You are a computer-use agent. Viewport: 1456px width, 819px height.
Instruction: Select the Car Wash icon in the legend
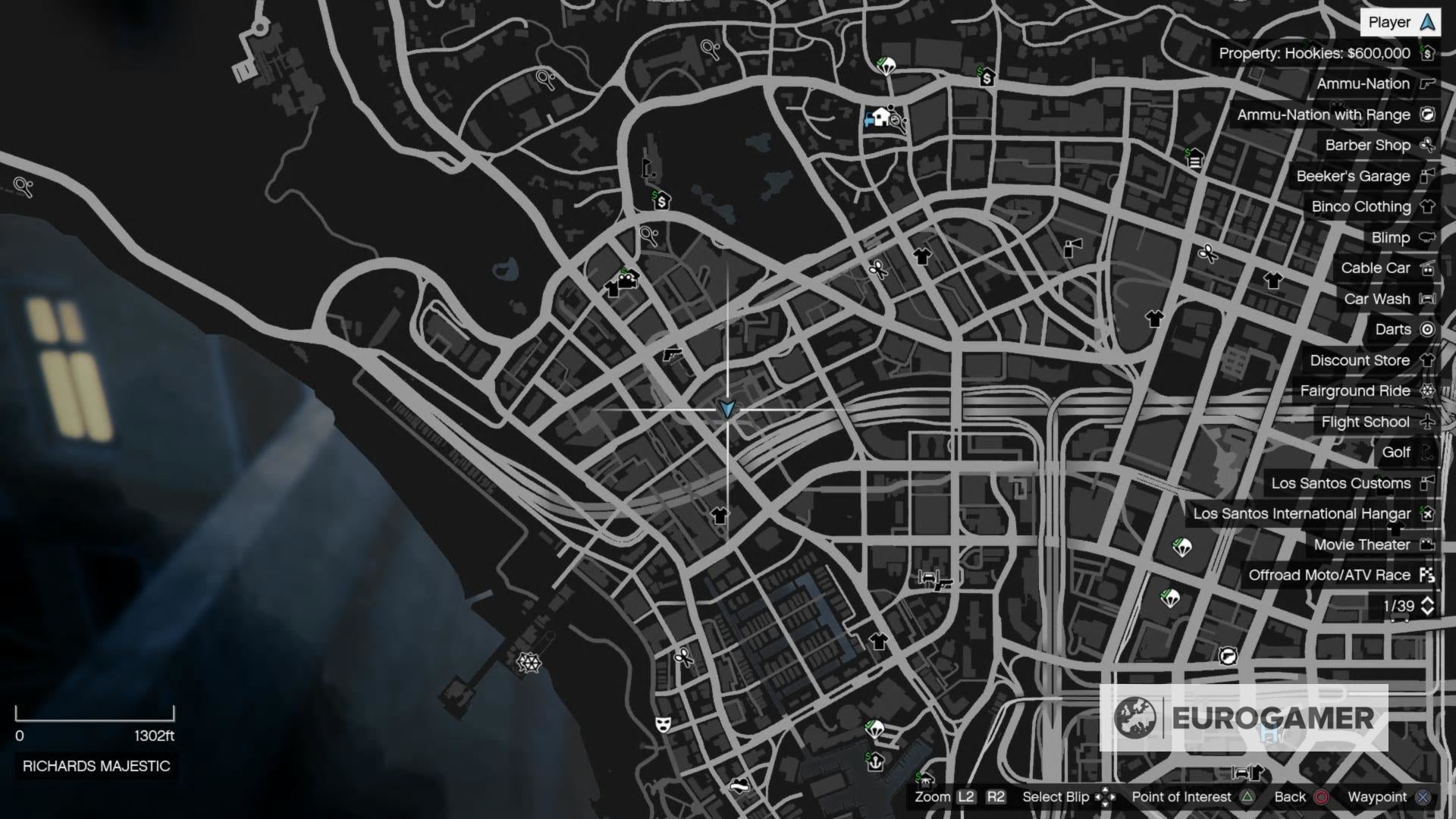point(1429,299)
